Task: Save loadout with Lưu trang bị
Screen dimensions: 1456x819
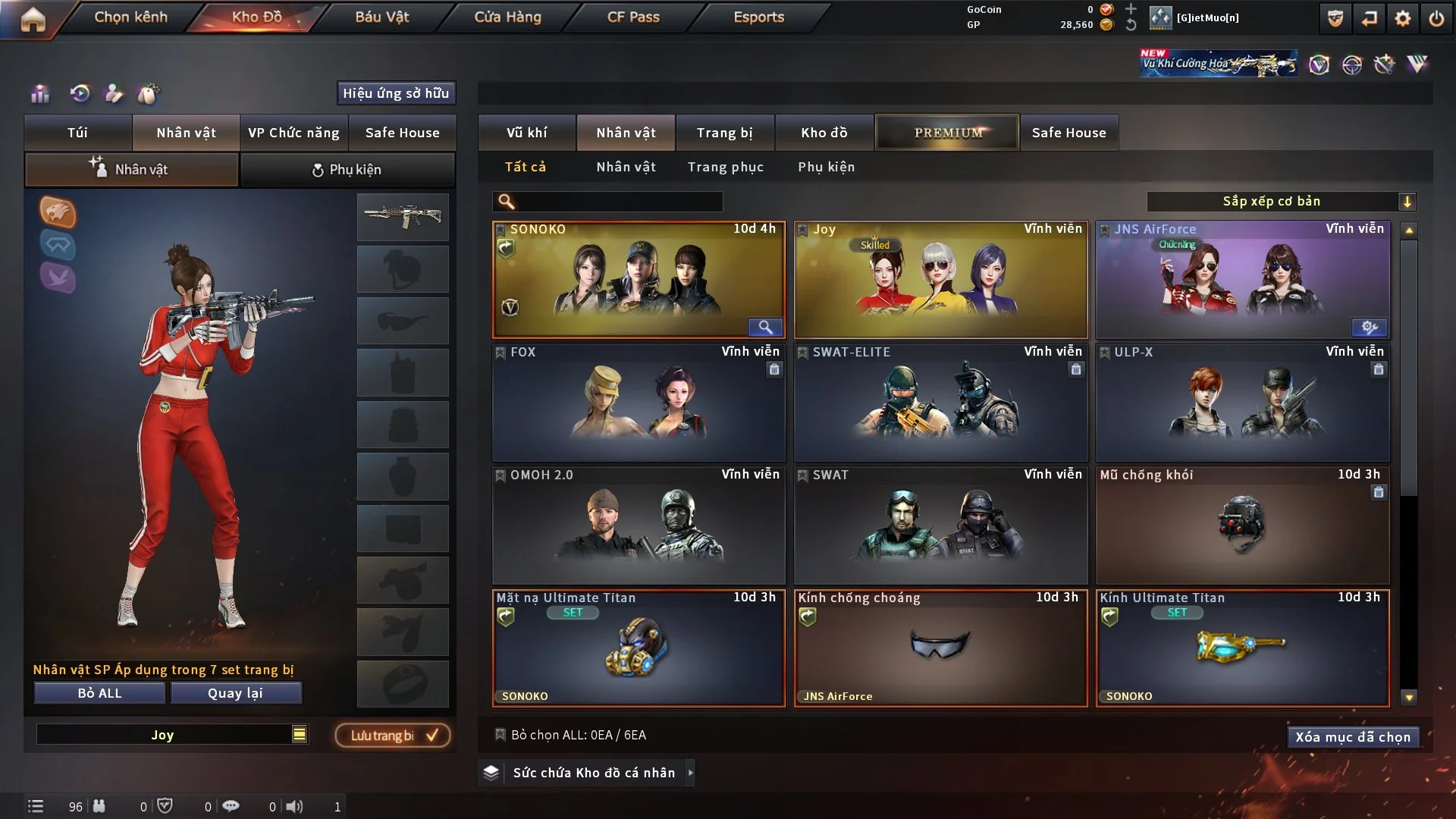Action: click(393, 736)
